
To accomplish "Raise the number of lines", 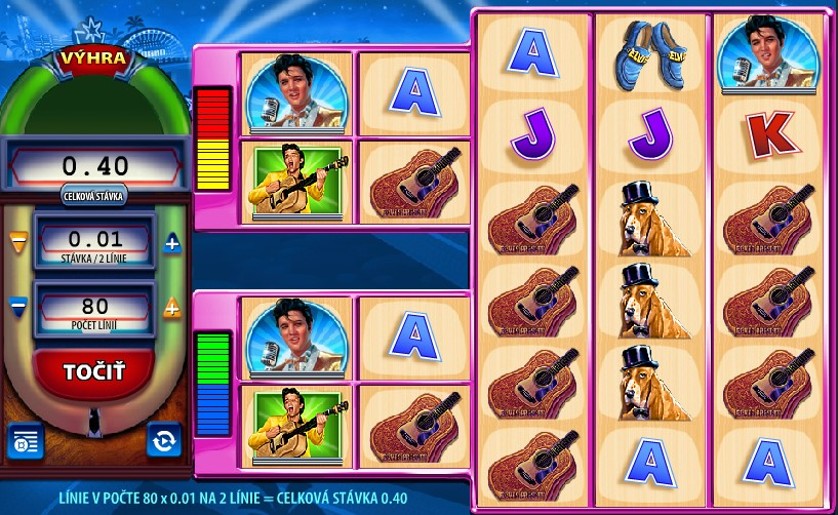I will coord(172,308).
